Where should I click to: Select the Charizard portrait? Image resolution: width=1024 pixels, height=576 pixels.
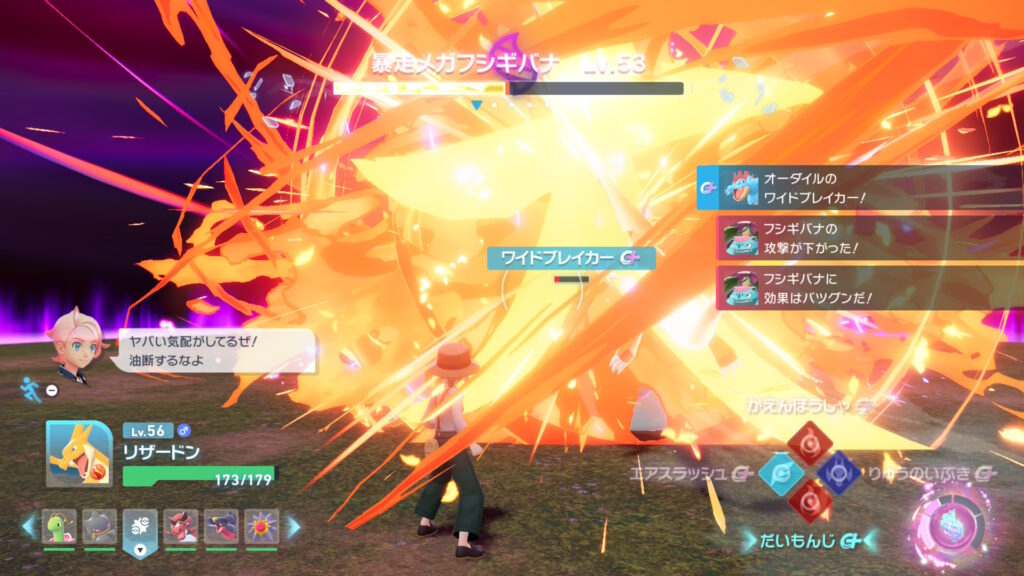coord(79,453)
